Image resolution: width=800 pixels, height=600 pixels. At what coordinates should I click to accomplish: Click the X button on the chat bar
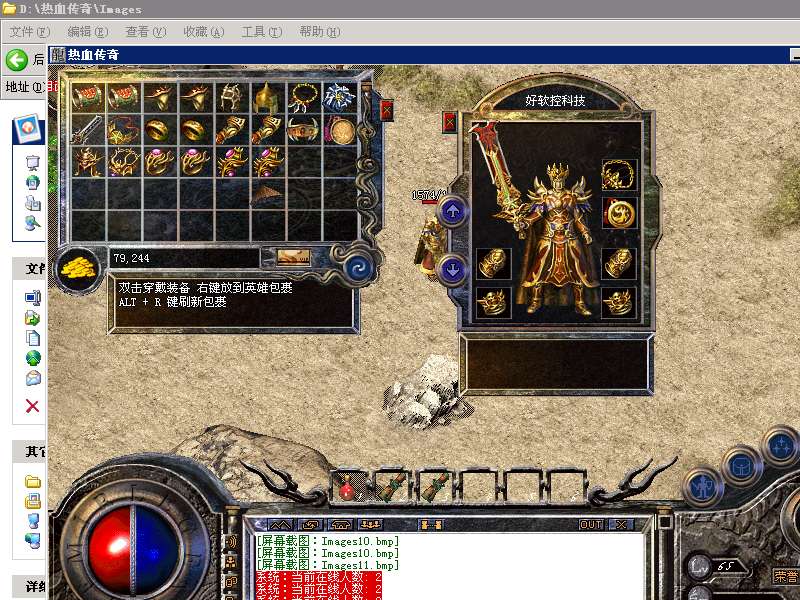point(621,525)
